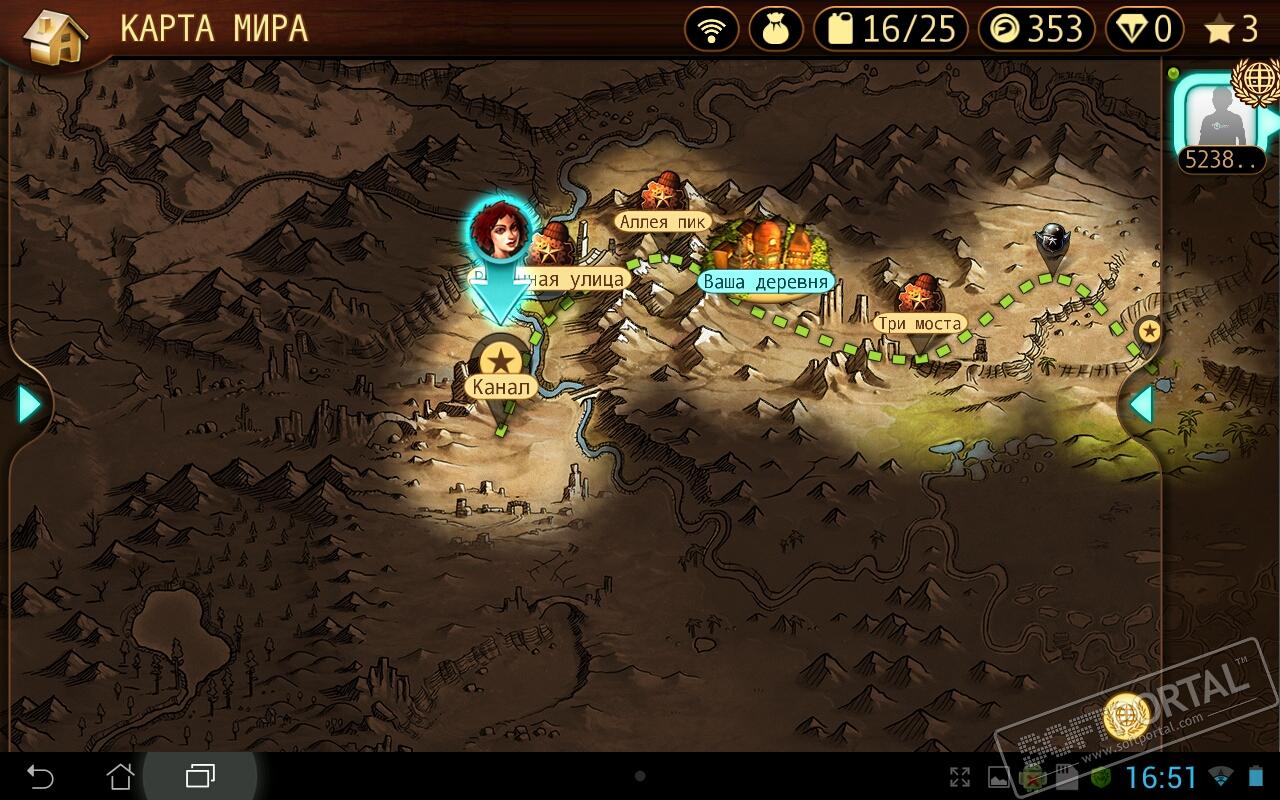Open the gold globe button
The width and height of the screenshot is (1280, 800).
pyautogui.click(x=1126, y=716)
